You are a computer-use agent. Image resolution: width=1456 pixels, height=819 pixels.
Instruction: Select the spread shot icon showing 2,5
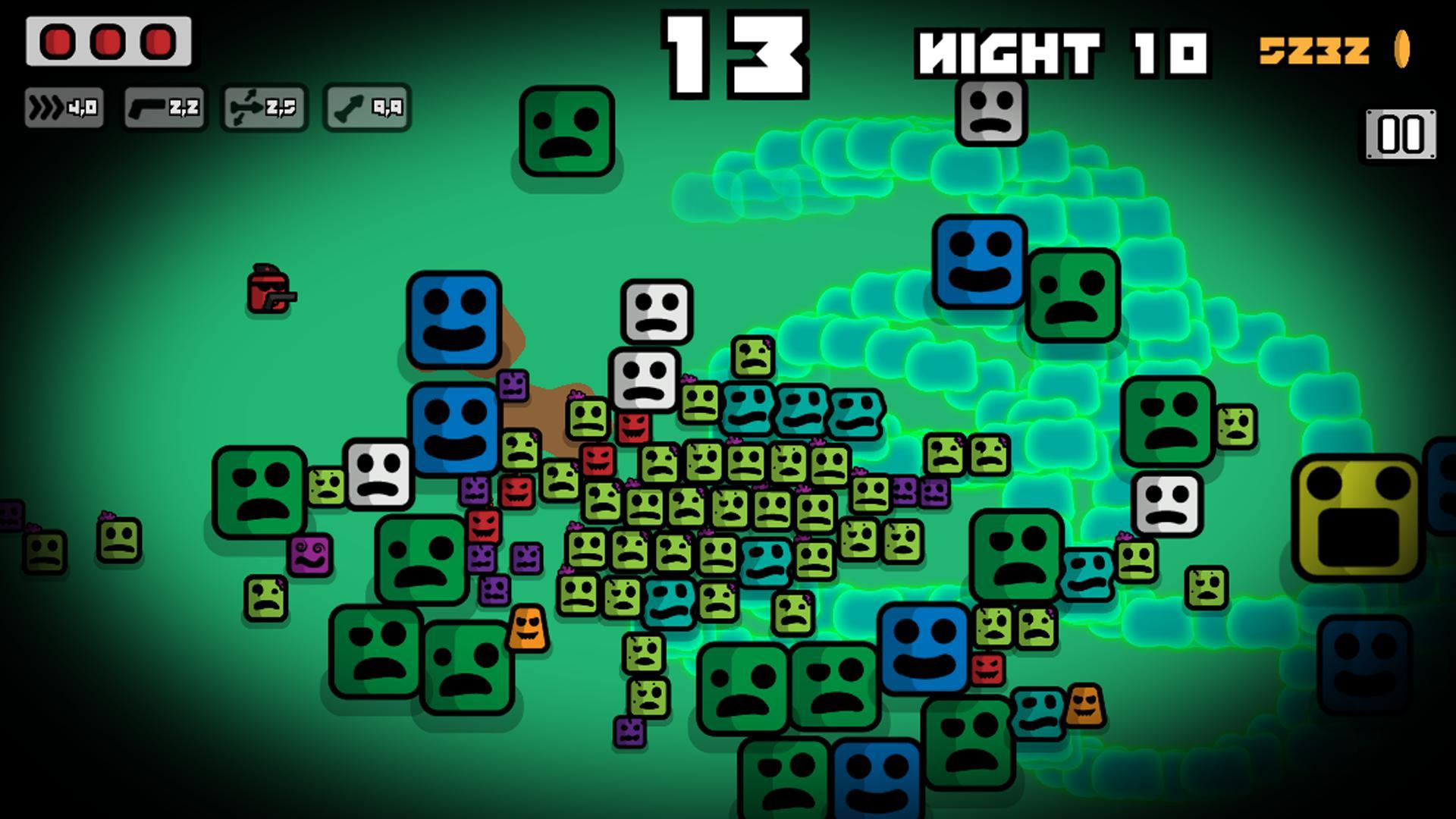tap(264, 108)
